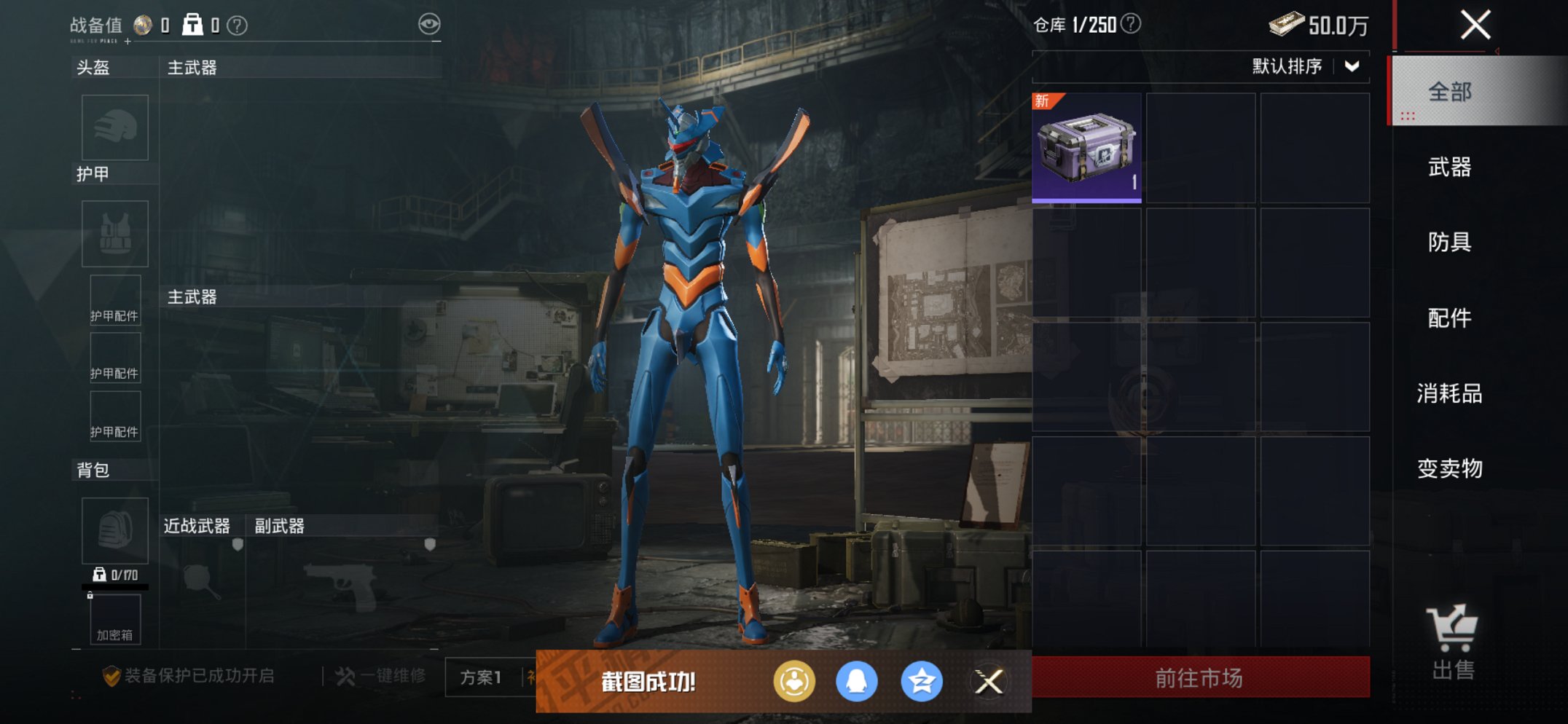The height and width of the screenshot is (724, 1568).
Task: Click the 一键维修 one-click repair button
Action: (x=381, y=676)
